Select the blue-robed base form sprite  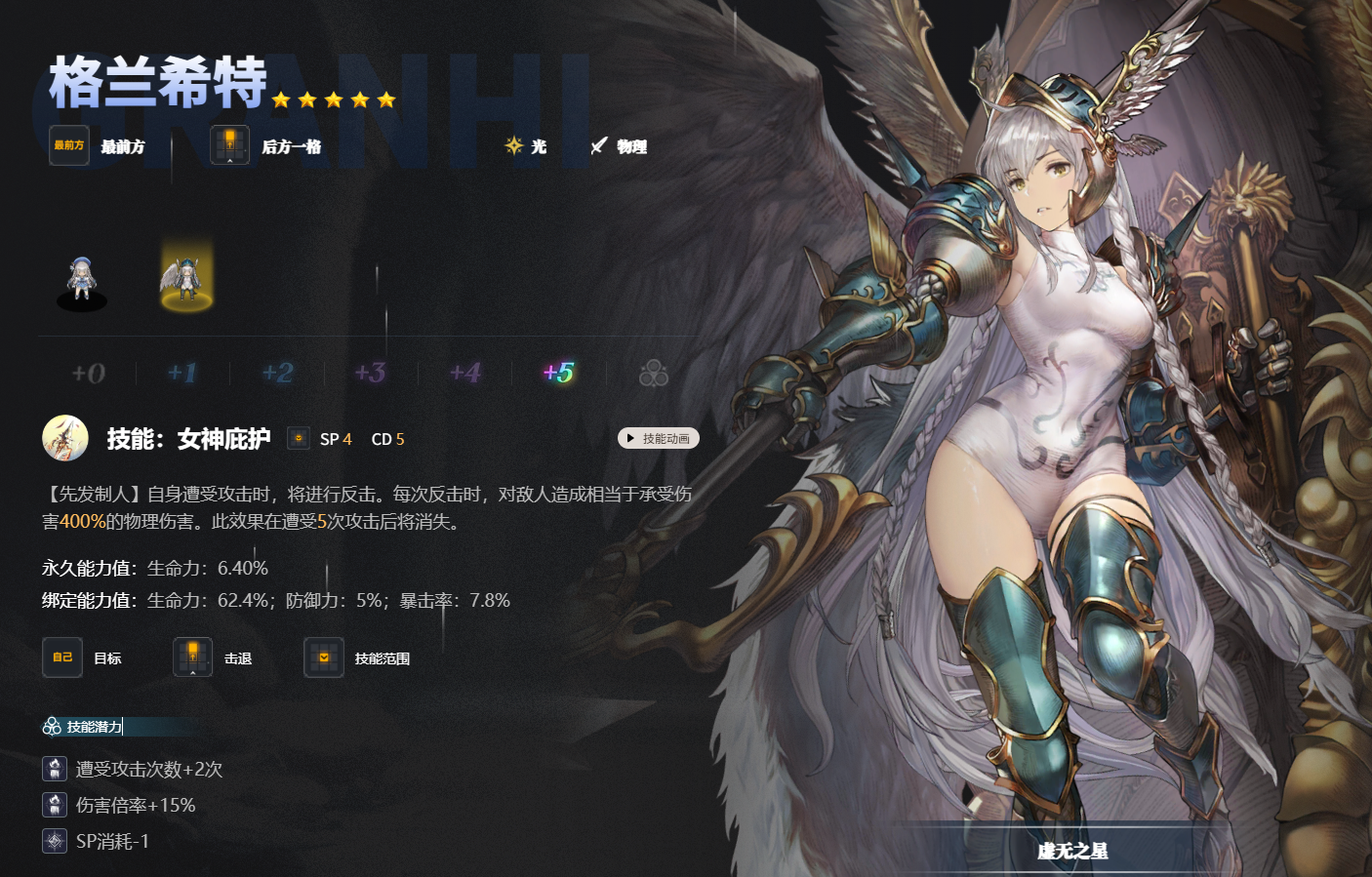[x=82, y=283]
